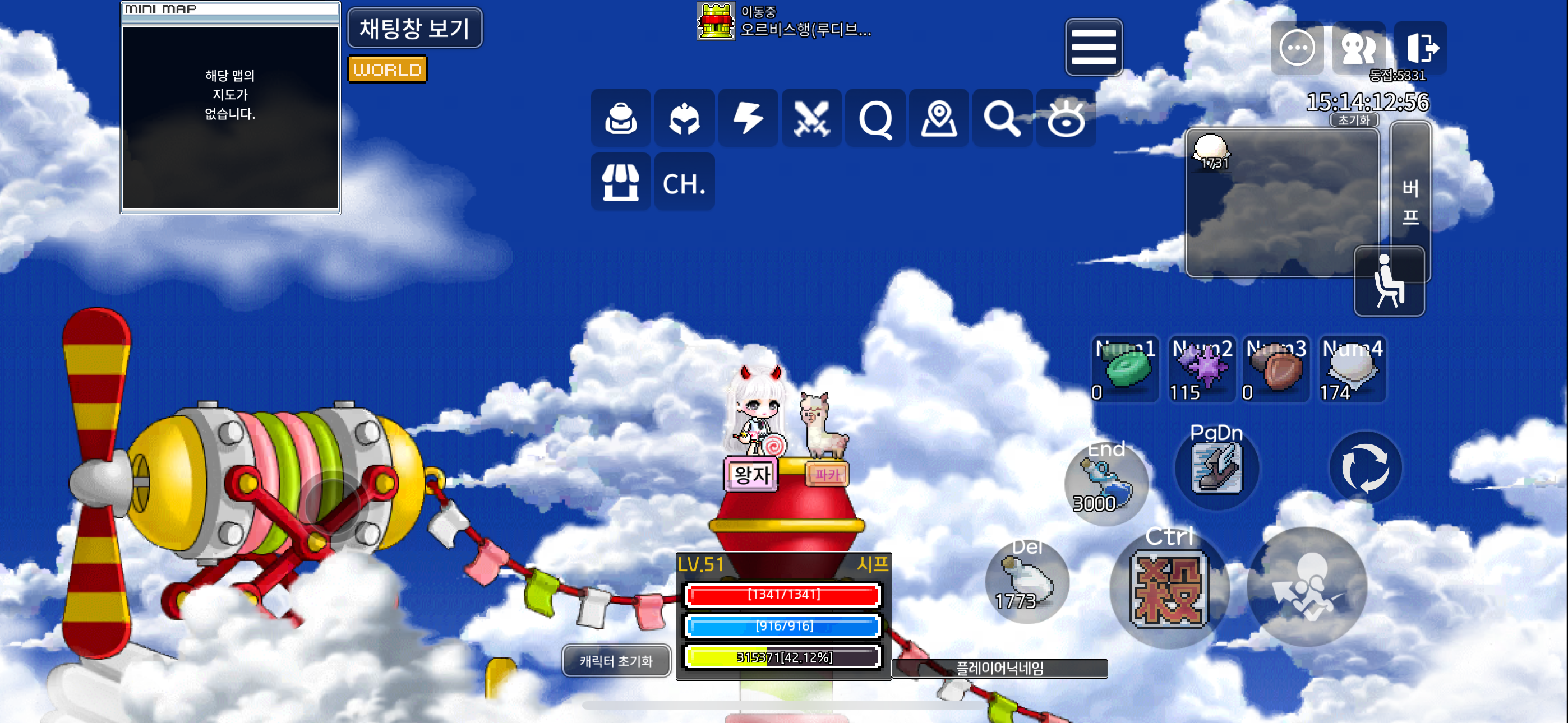Click the WORLD map button
Viewport: 1568px width, 723px height.
(x=387, y=69)
